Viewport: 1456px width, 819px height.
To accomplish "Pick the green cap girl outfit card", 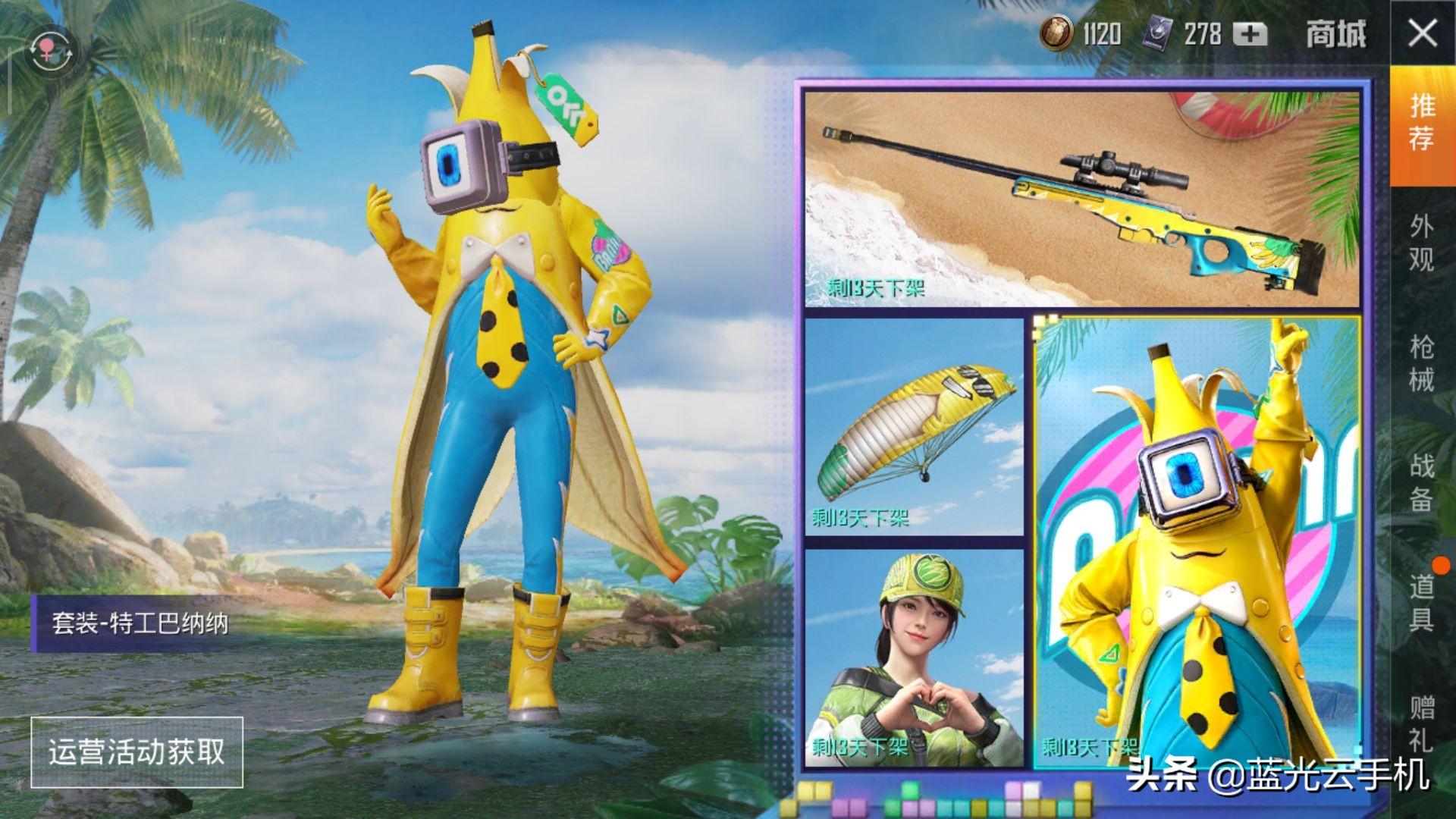I will (914, 657).
